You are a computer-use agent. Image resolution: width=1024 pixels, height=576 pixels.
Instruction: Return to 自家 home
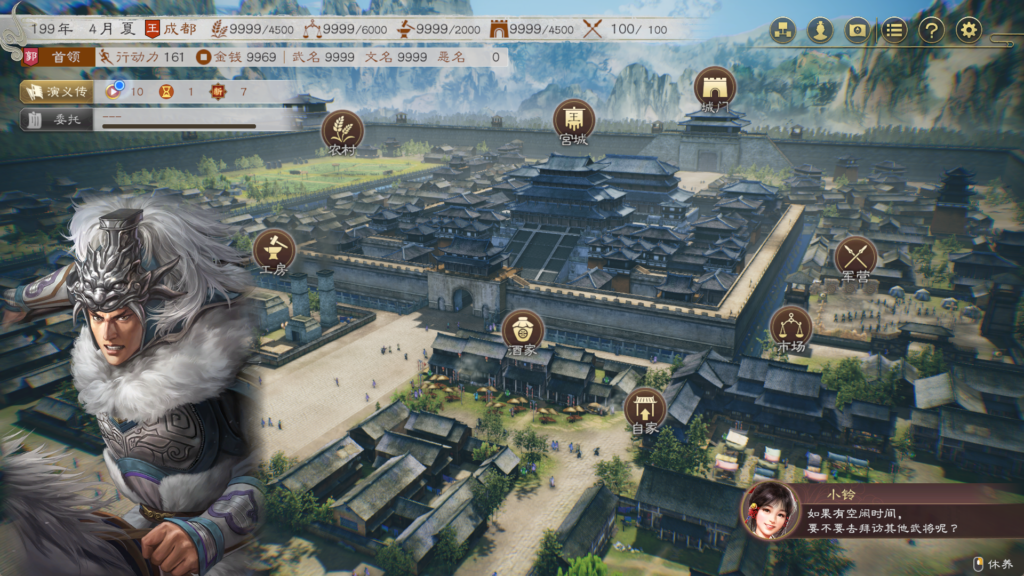pos(645,409)
